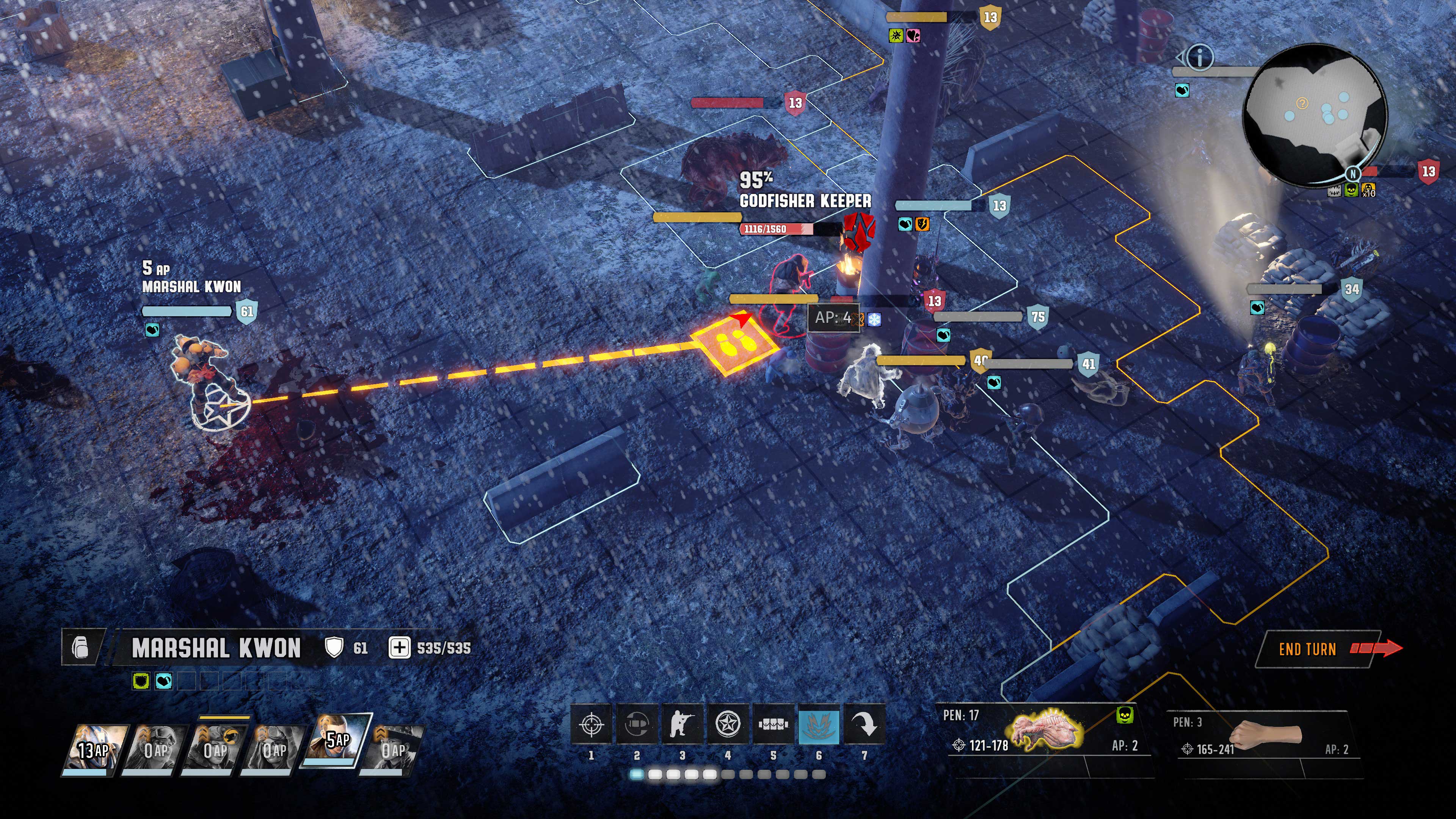This screenshot has height=819, width=1456.
Task: Inspect the cyan heart status effect icon
Action: click(x=164, y=681)
